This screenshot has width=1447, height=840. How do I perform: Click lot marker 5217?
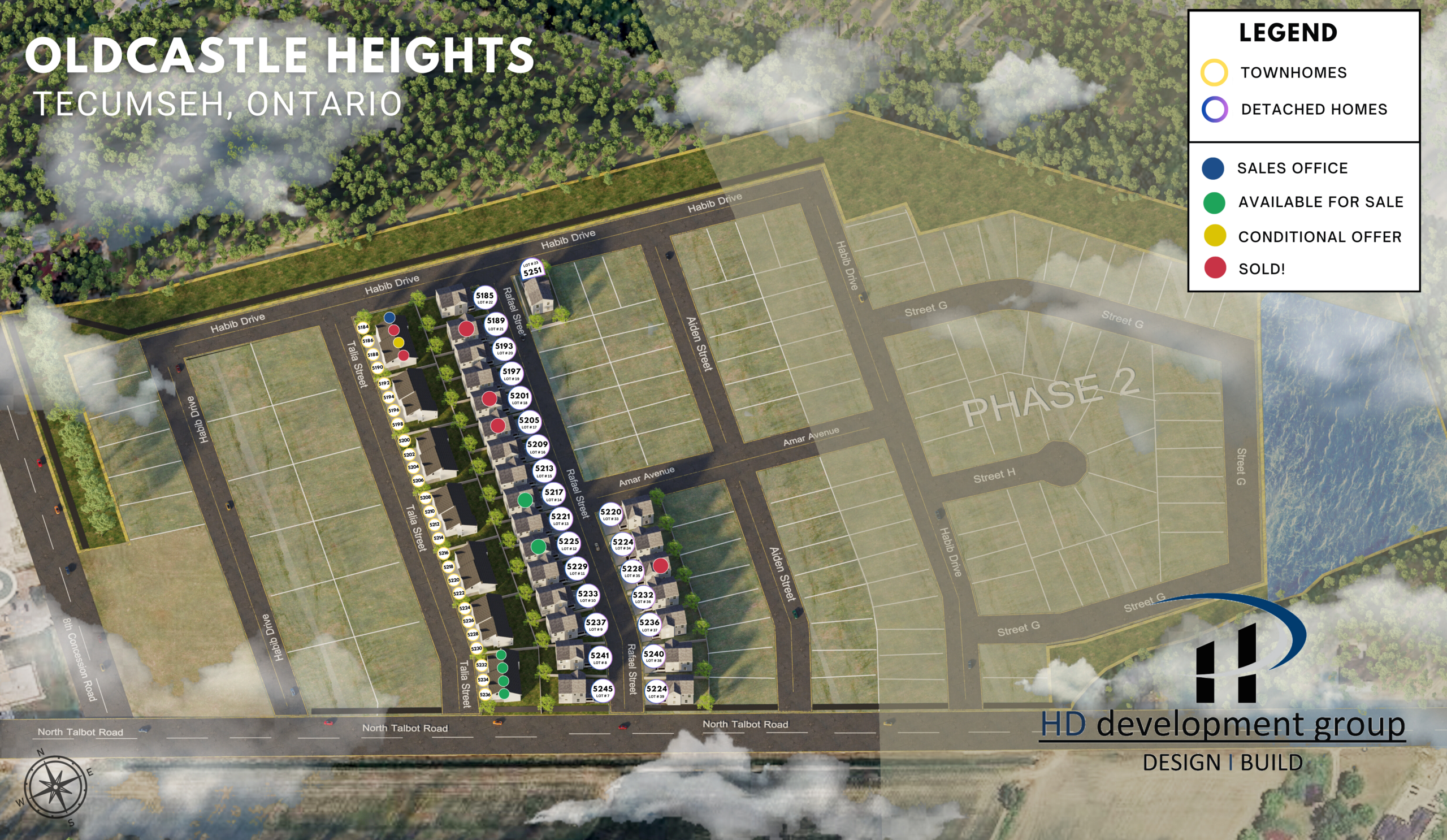[x=553, y=494]
